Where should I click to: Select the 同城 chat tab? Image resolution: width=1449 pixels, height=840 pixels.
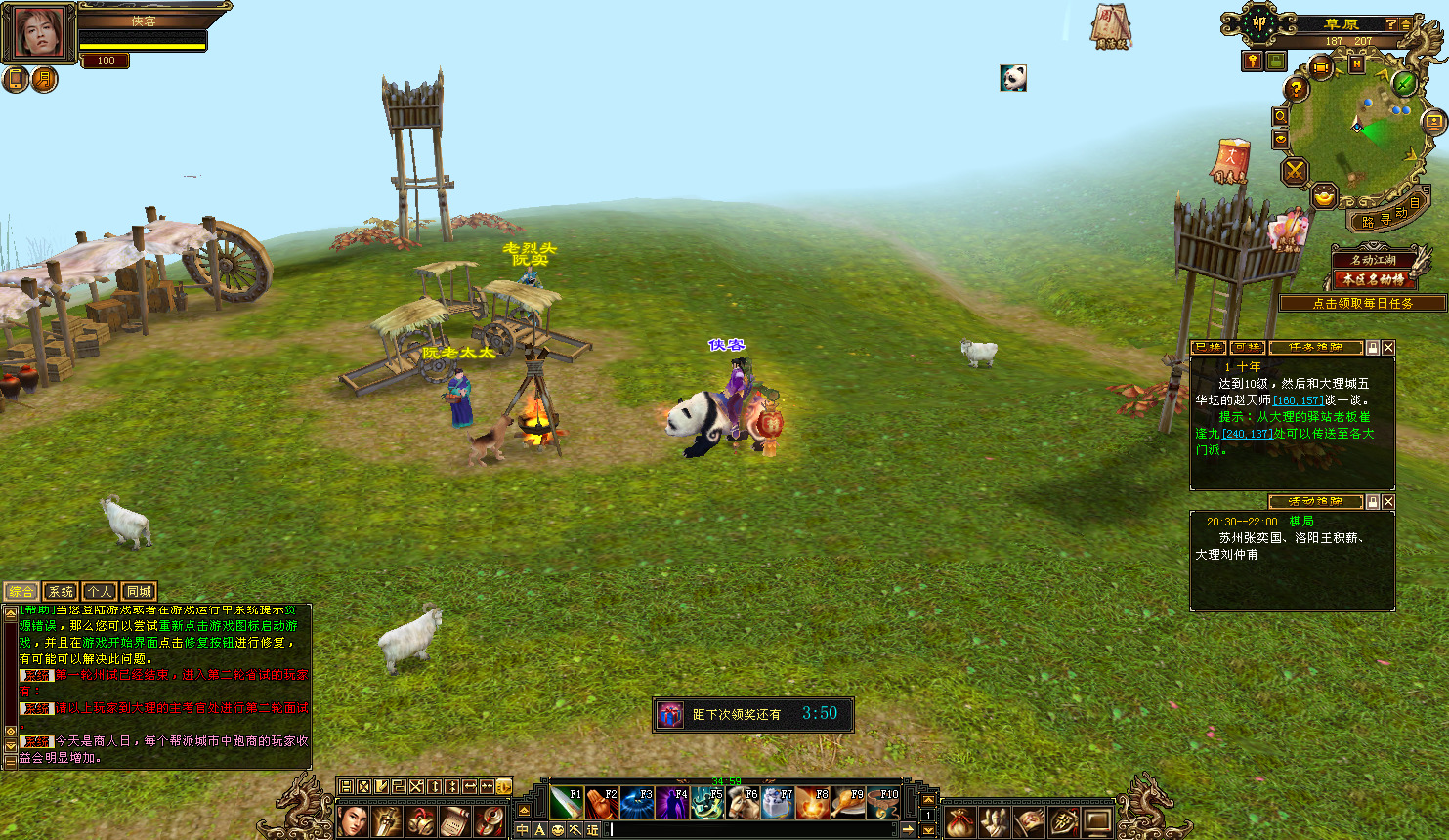[139, 591]
